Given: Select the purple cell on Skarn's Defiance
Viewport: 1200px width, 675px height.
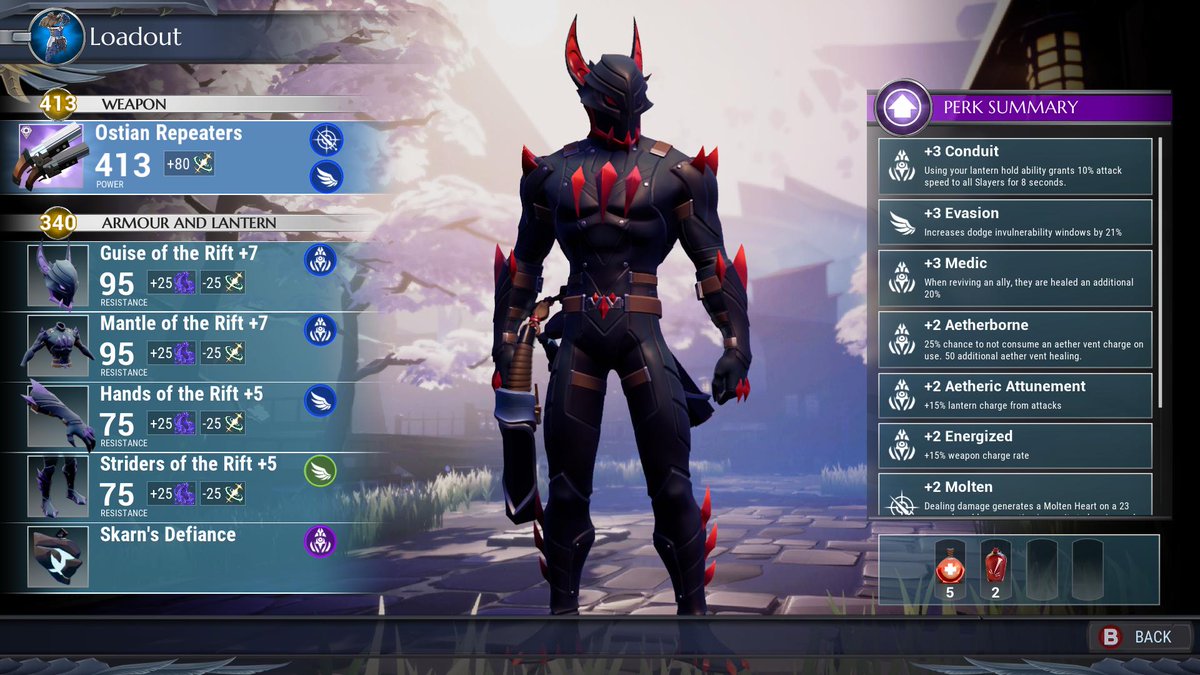Looking at the screenshot, I should coord(320,541).
